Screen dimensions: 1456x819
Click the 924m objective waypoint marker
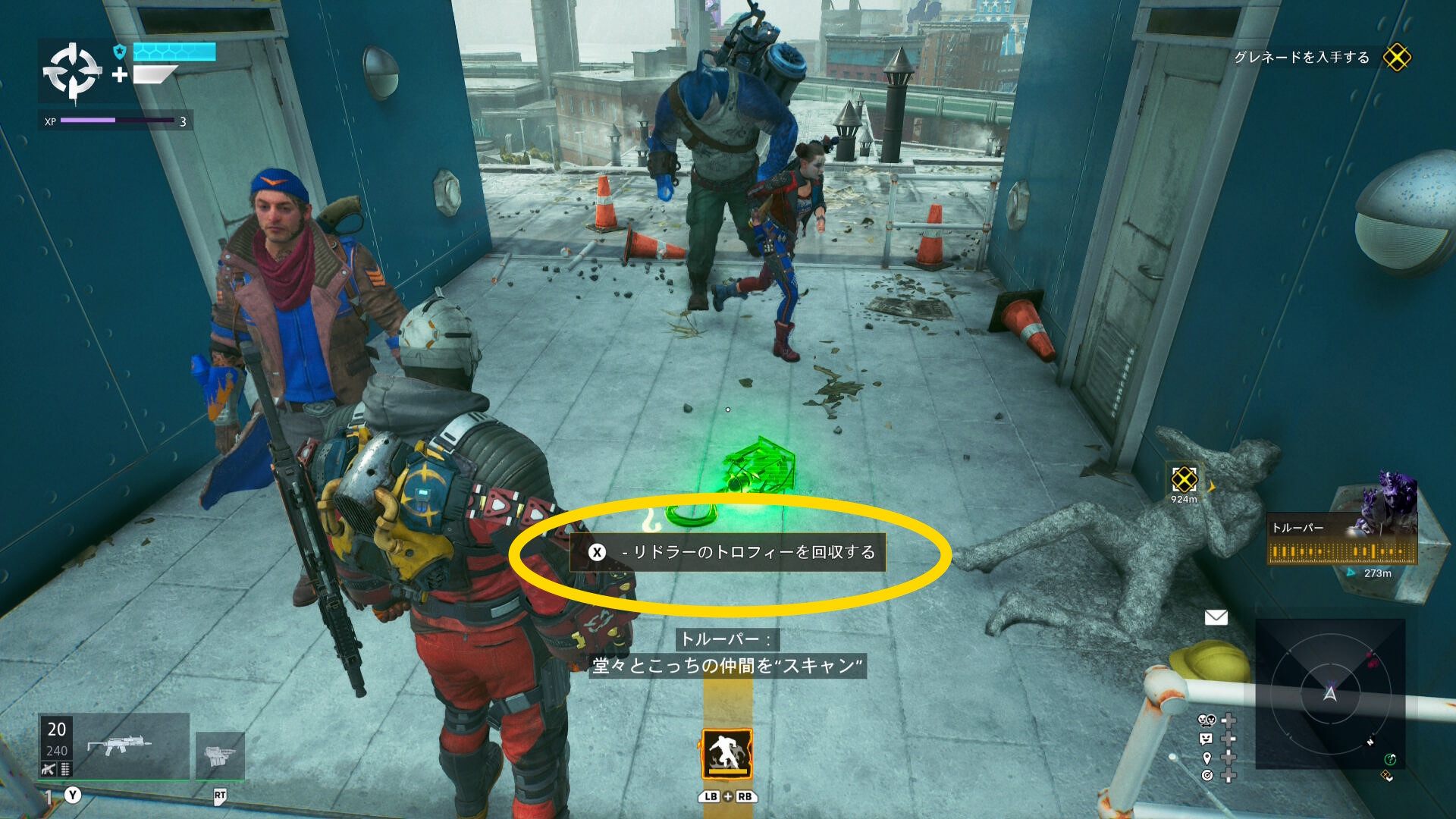[x=1184, y=480]
